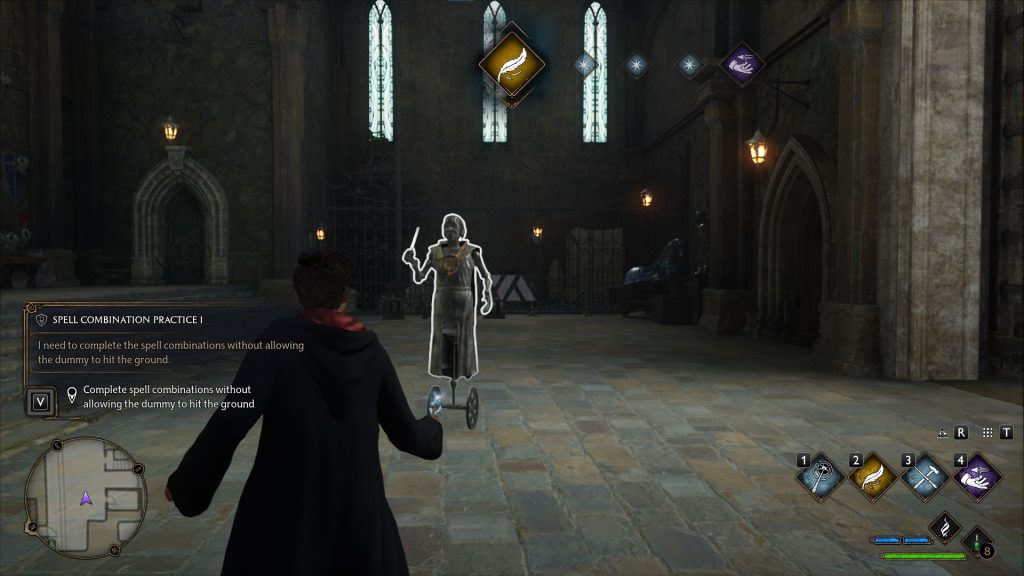Click the Ancient Magic flame icon
The width and height of the screenshot is (1024, 576).
point(945,528)
